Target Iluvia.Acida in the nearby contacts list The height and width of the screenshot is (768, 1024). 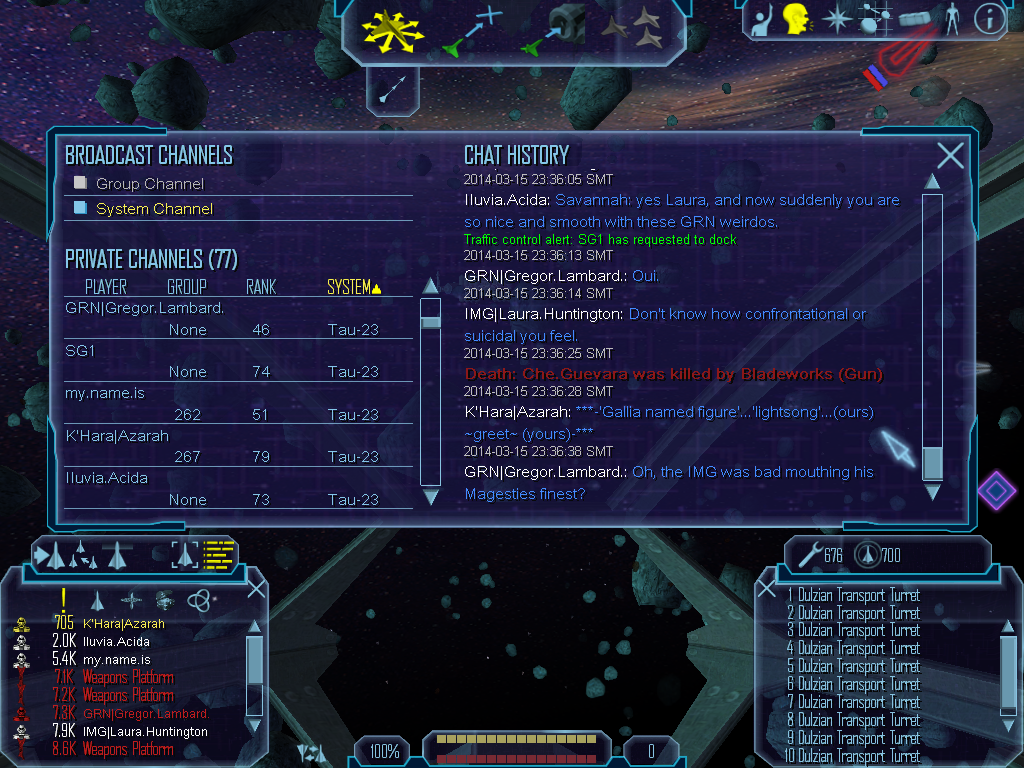click(x=116, y=641)
